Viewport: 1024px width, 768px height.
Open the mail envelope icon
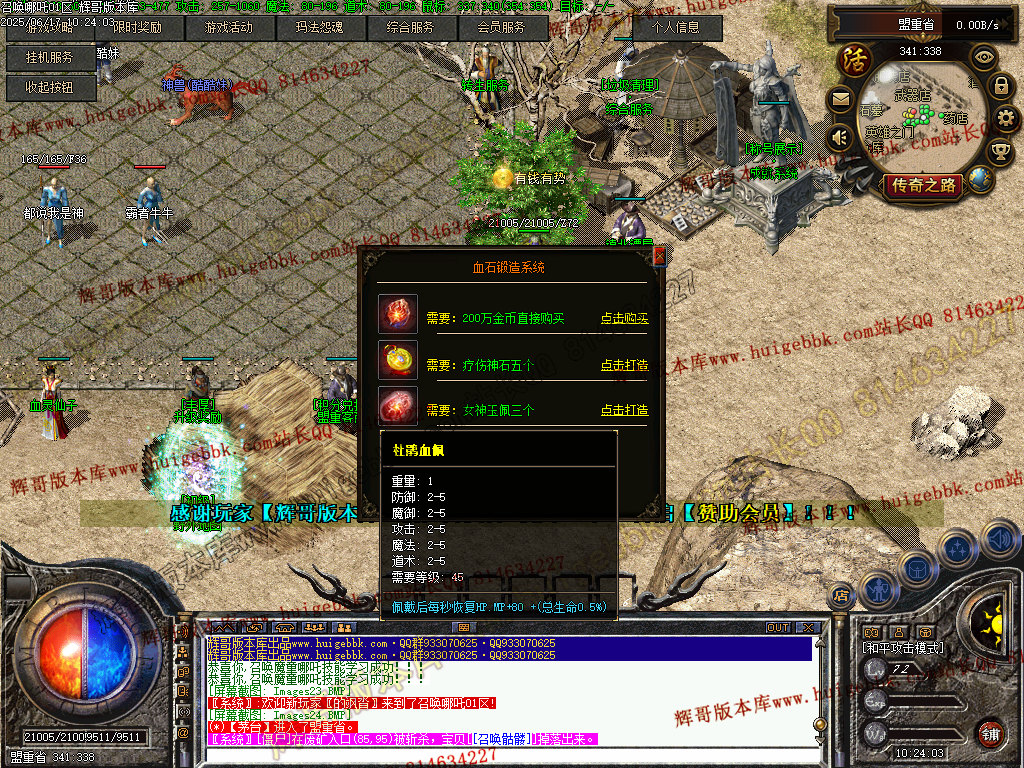point(840,99)
